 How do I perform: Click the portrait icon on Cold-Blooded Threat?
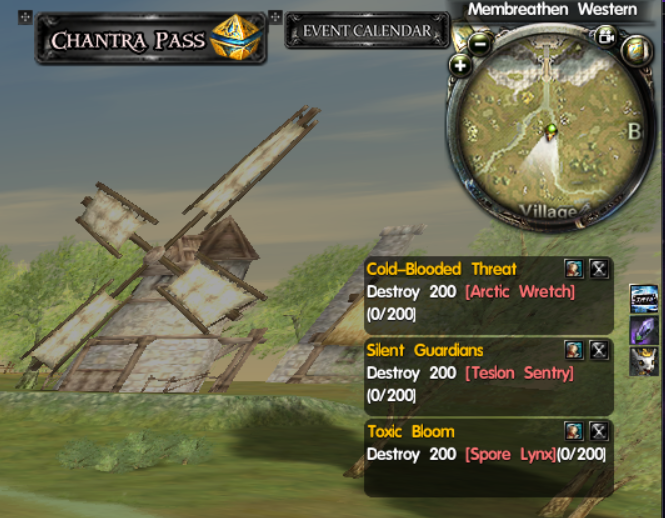coord(573,268)
